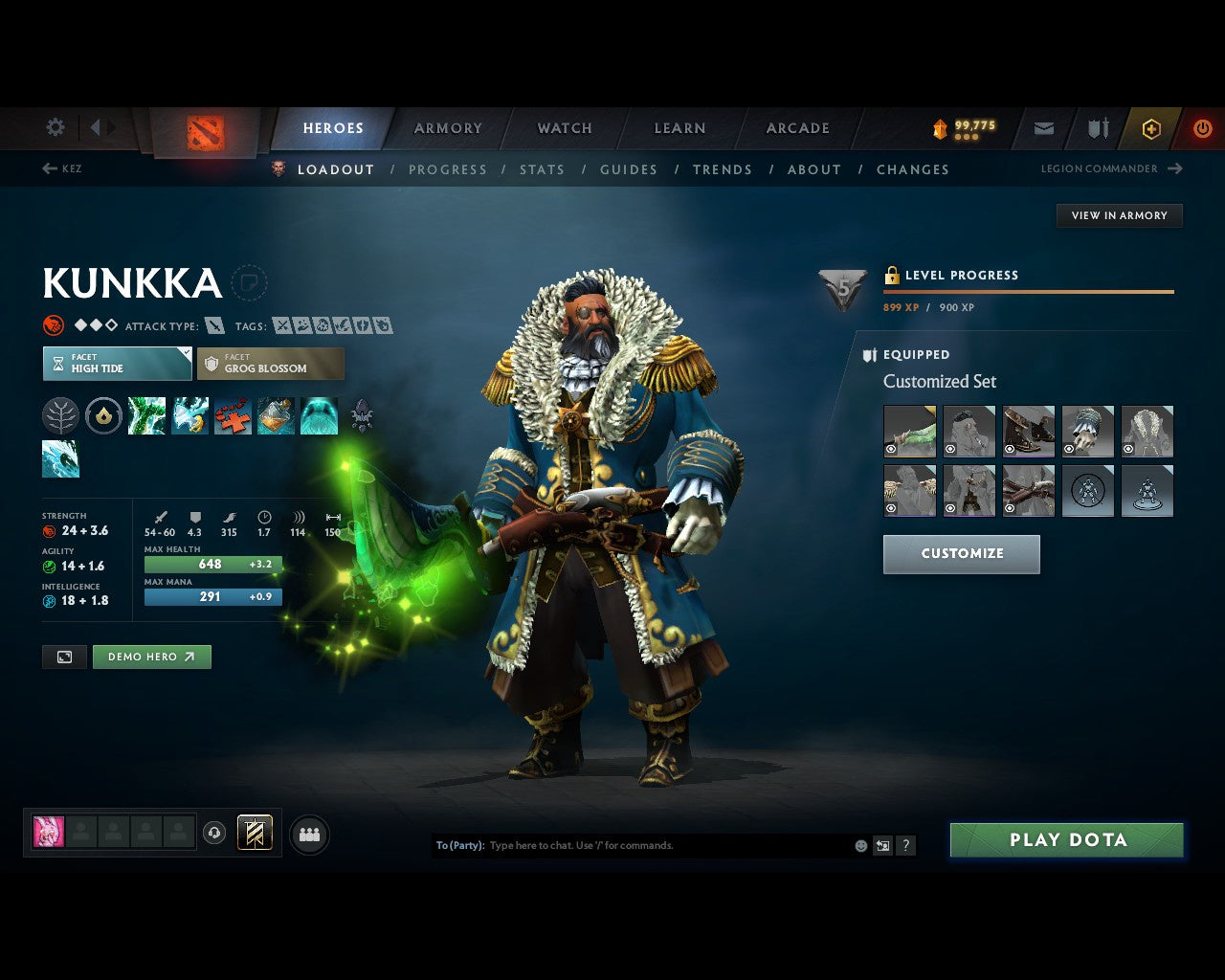The height and width of the screenshot is (980, 1225).
Task: Select the High Tide facet
Action: 117,364
